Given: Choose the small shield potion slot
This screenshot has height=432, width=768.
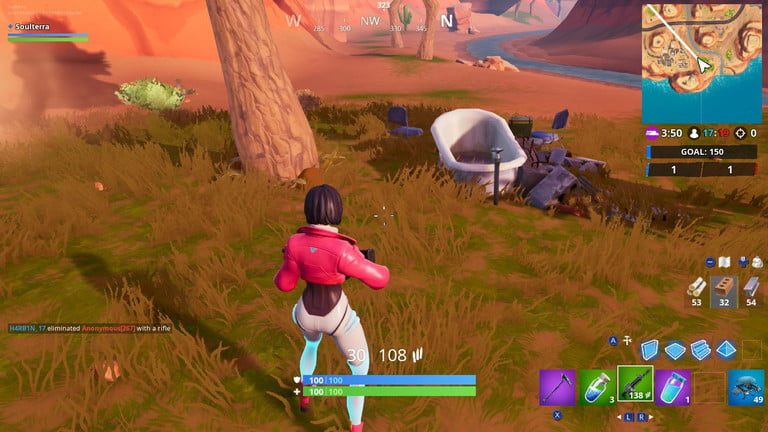Looking at the screenshot, I should tap(596, 387).
